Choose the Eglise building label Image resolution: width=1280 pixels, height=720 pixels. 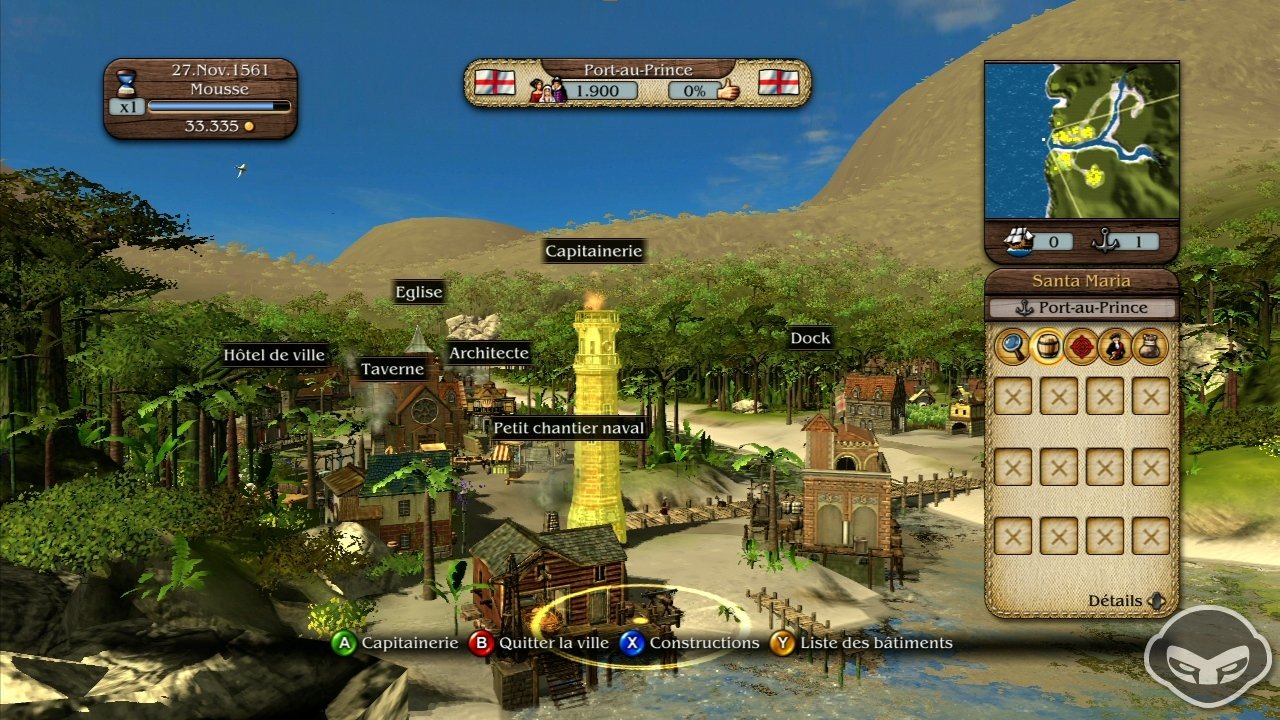418,291
